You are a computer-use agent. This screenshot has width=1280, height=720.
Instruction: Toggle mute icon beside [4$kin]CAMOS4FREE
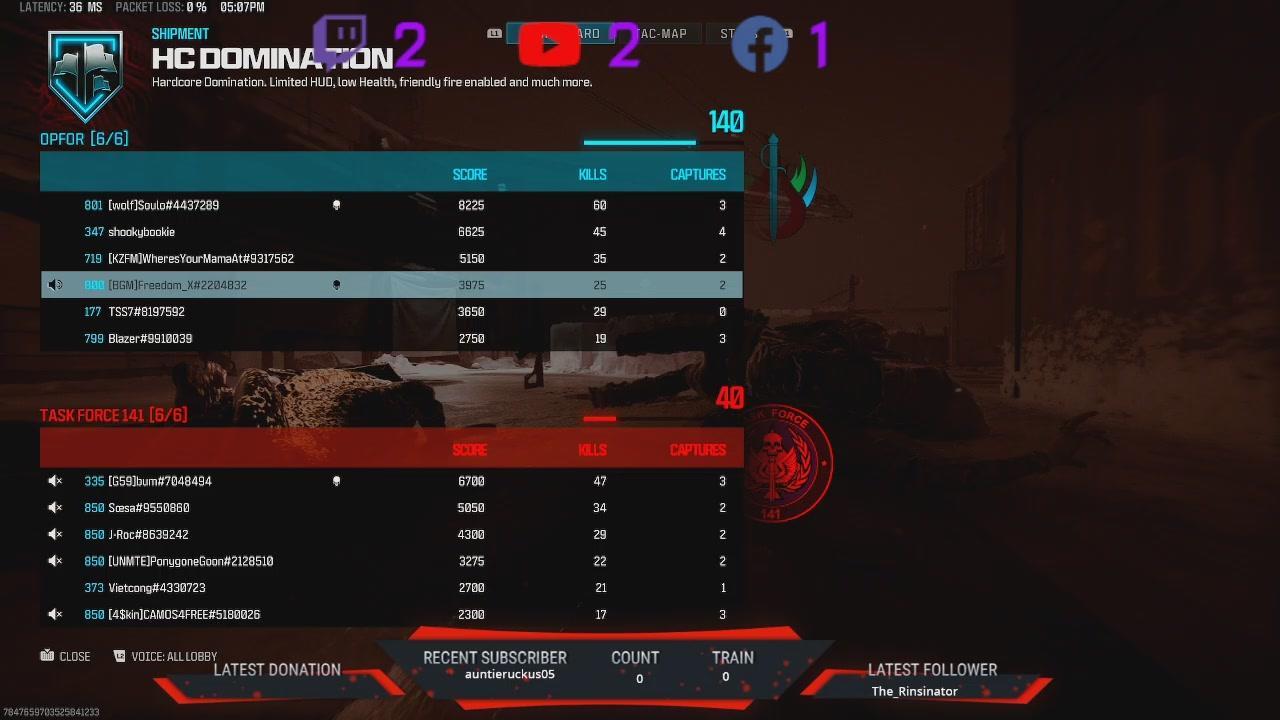56,615
